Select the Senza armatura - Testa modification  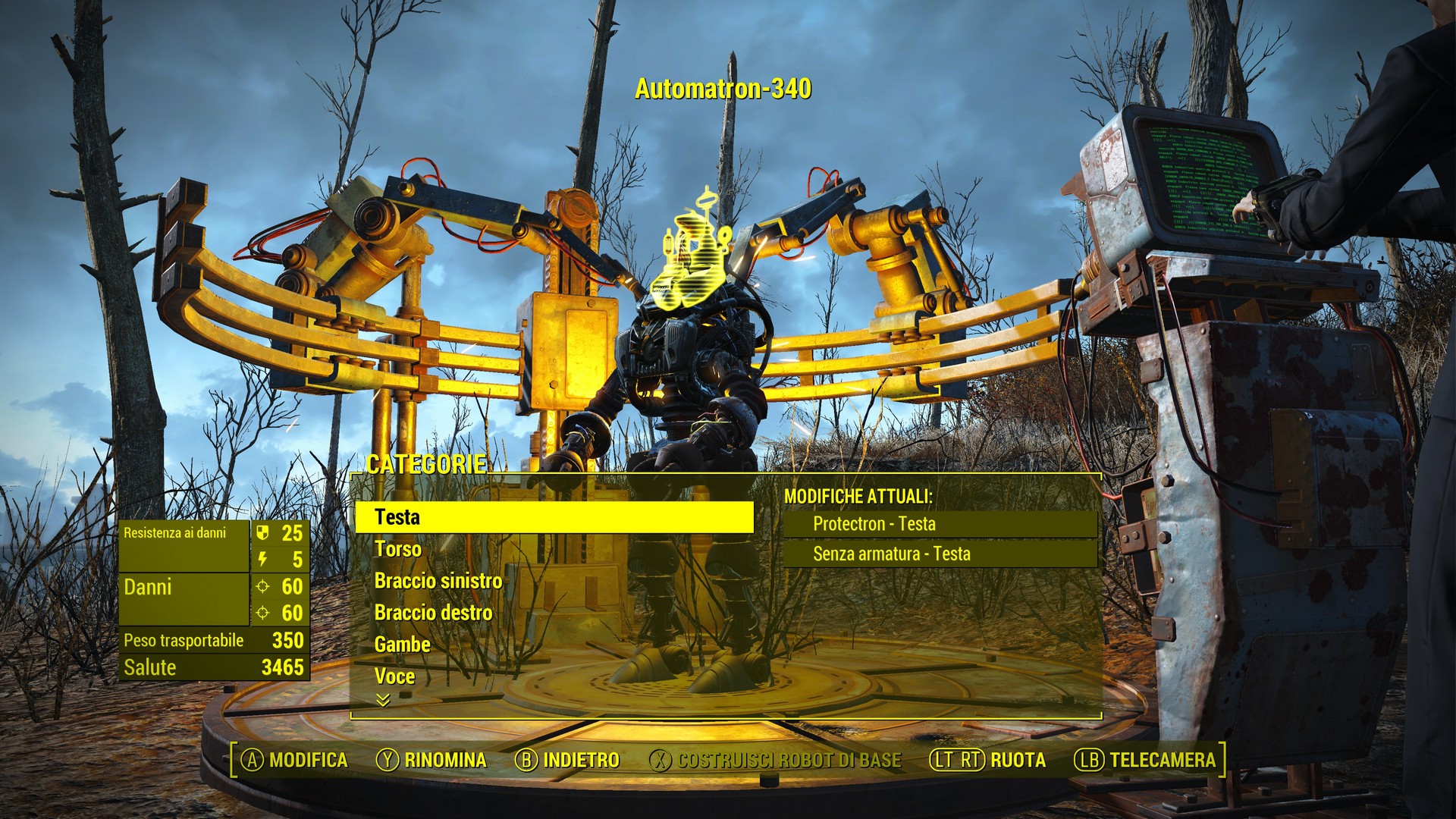pyautogui.click(x=892, y=554)
